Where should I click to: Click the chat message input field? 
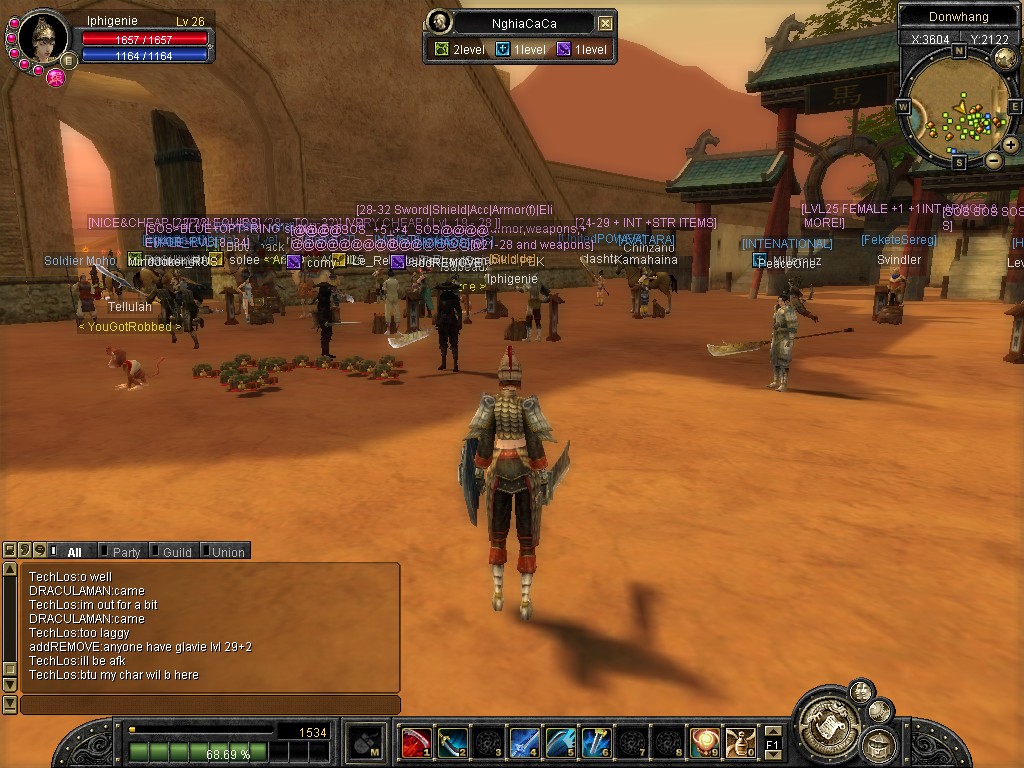[x=210, y=705]
